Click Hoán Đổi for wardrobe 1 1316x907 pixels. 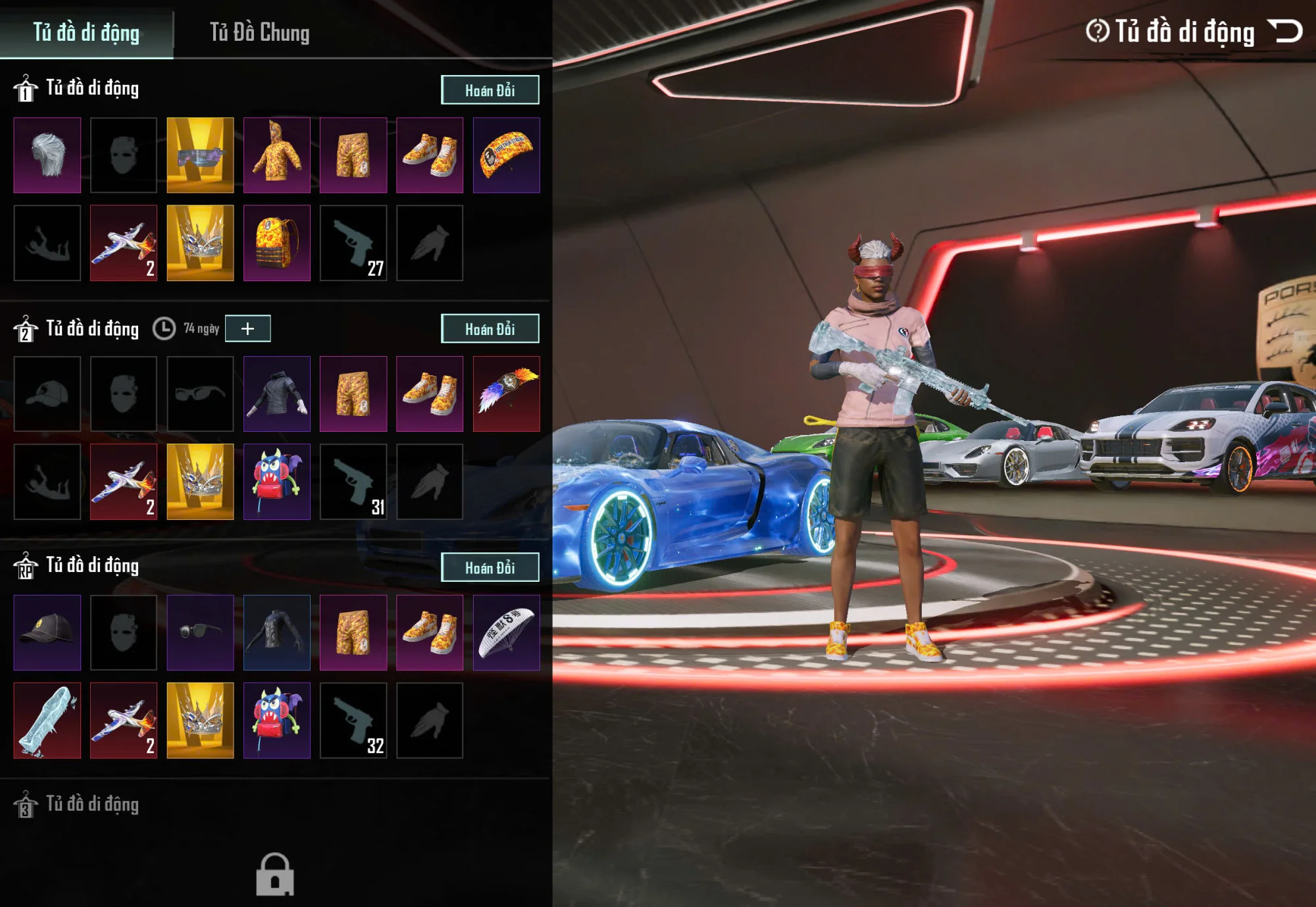(490, 90)
